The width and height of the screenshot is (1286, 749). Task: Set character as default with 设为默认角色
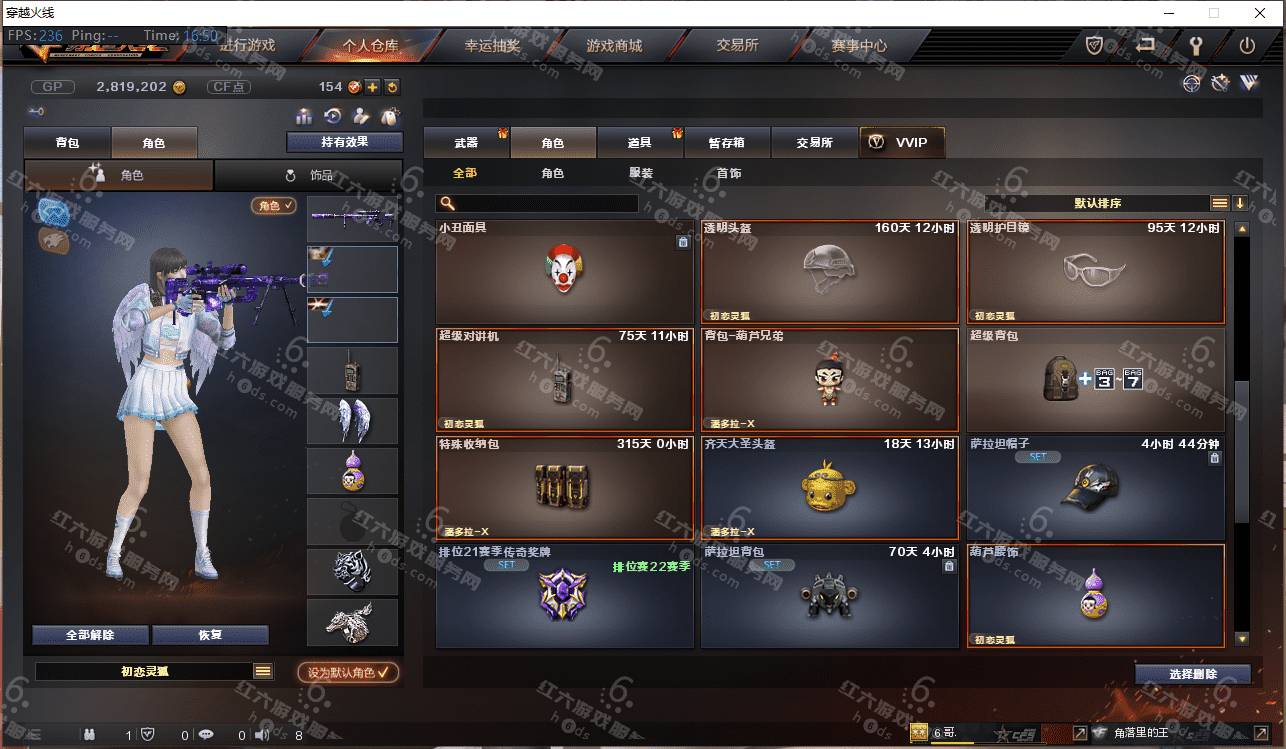click(348, 673)
